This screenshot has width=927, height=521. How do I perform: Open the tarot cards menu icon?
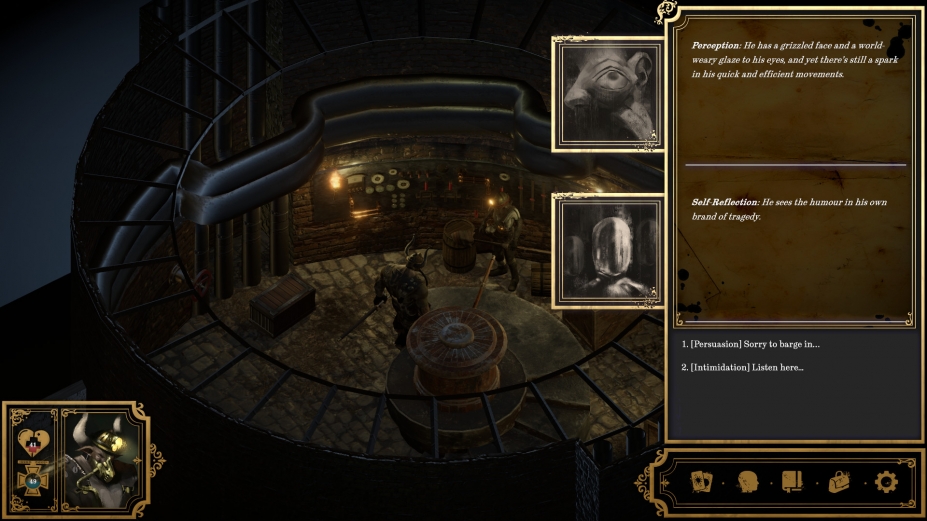[x=702, y=482]
